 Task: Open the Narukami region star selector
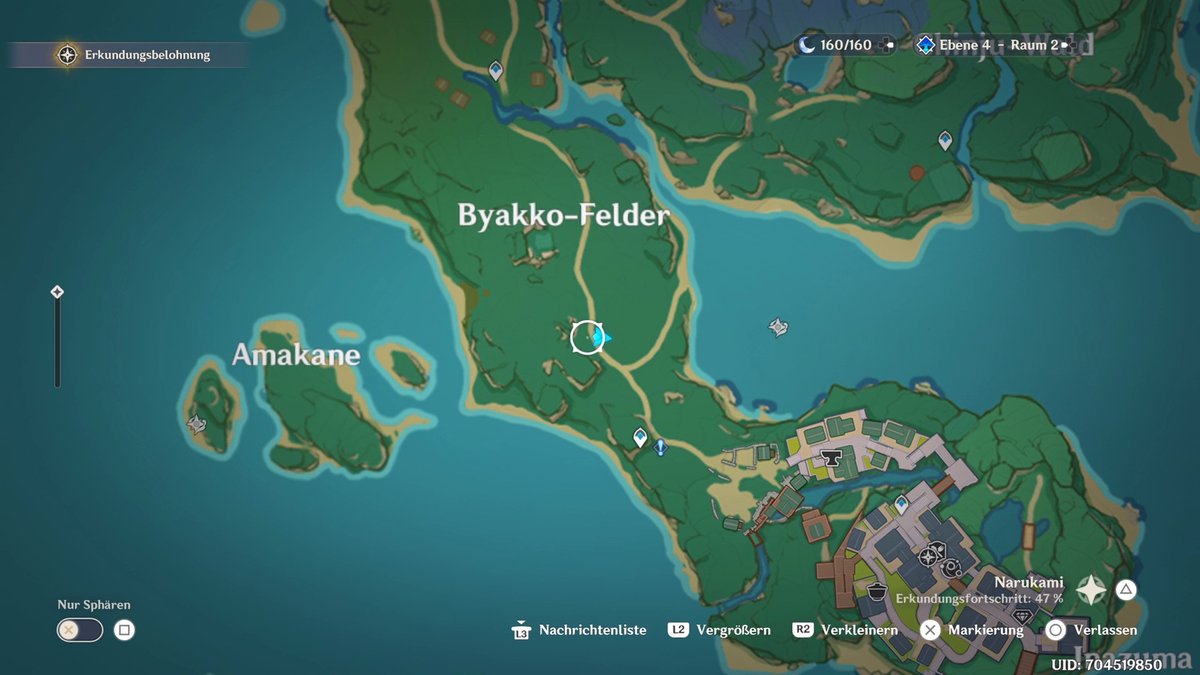click(1091, 590)
